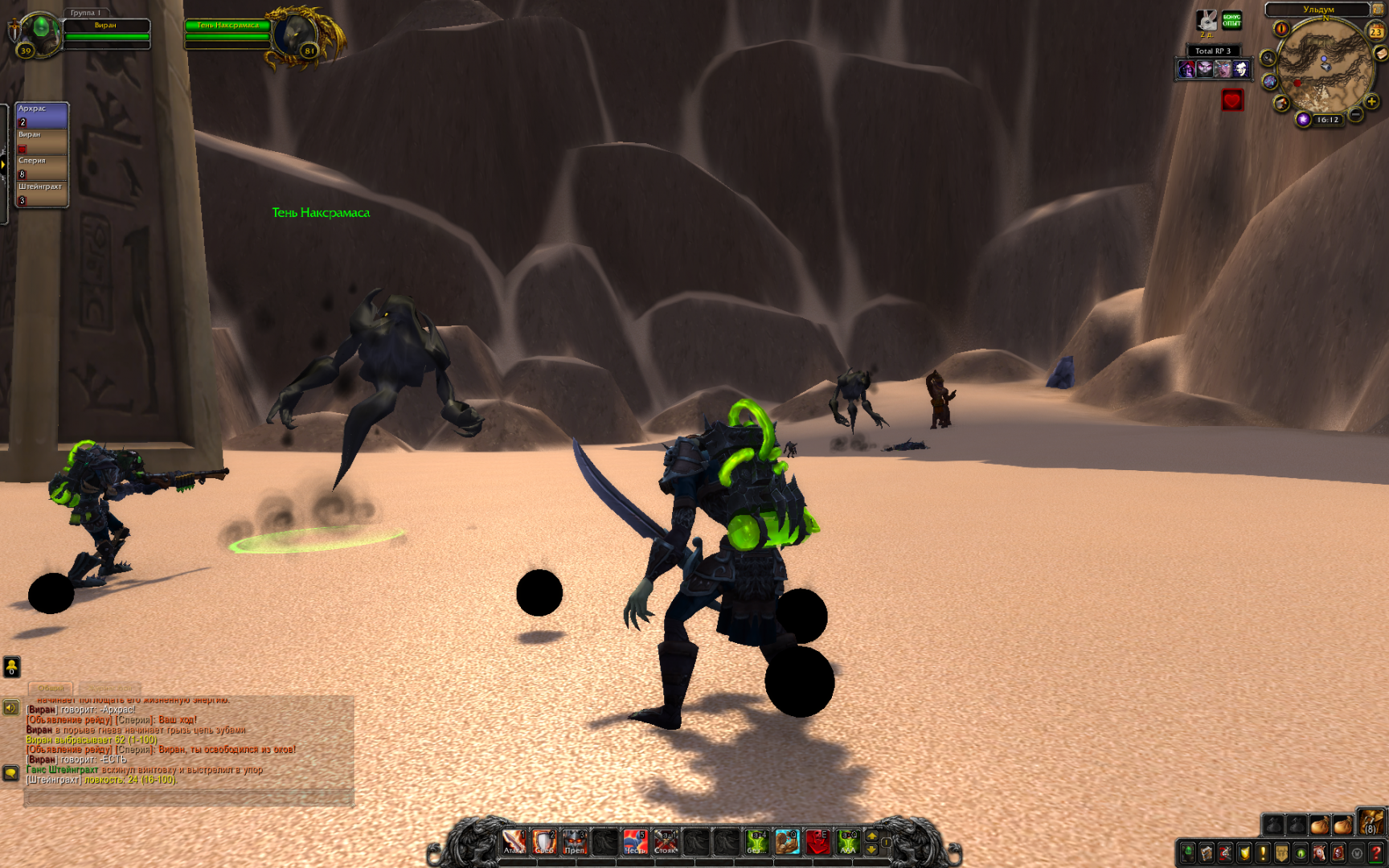The image size is (1389, 868).
Task: Activate the shield ability in slot 2
Action: (544, 842)
